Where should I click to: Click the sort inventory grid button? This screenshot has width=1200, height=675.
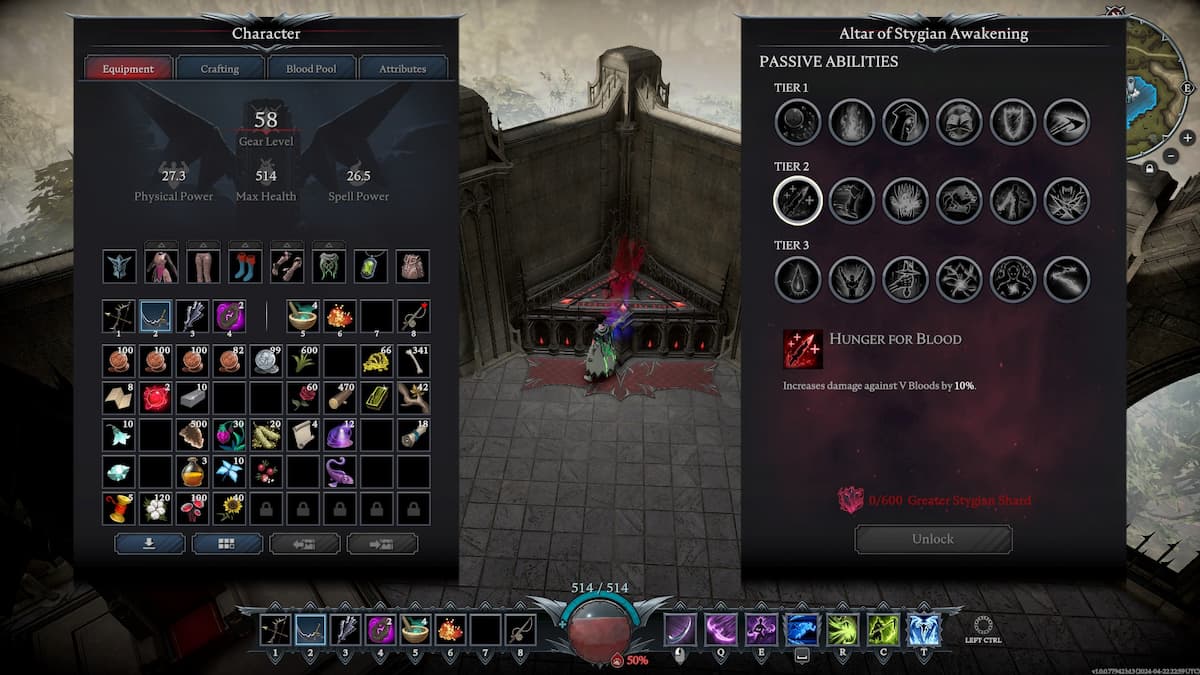coord(227,543)
